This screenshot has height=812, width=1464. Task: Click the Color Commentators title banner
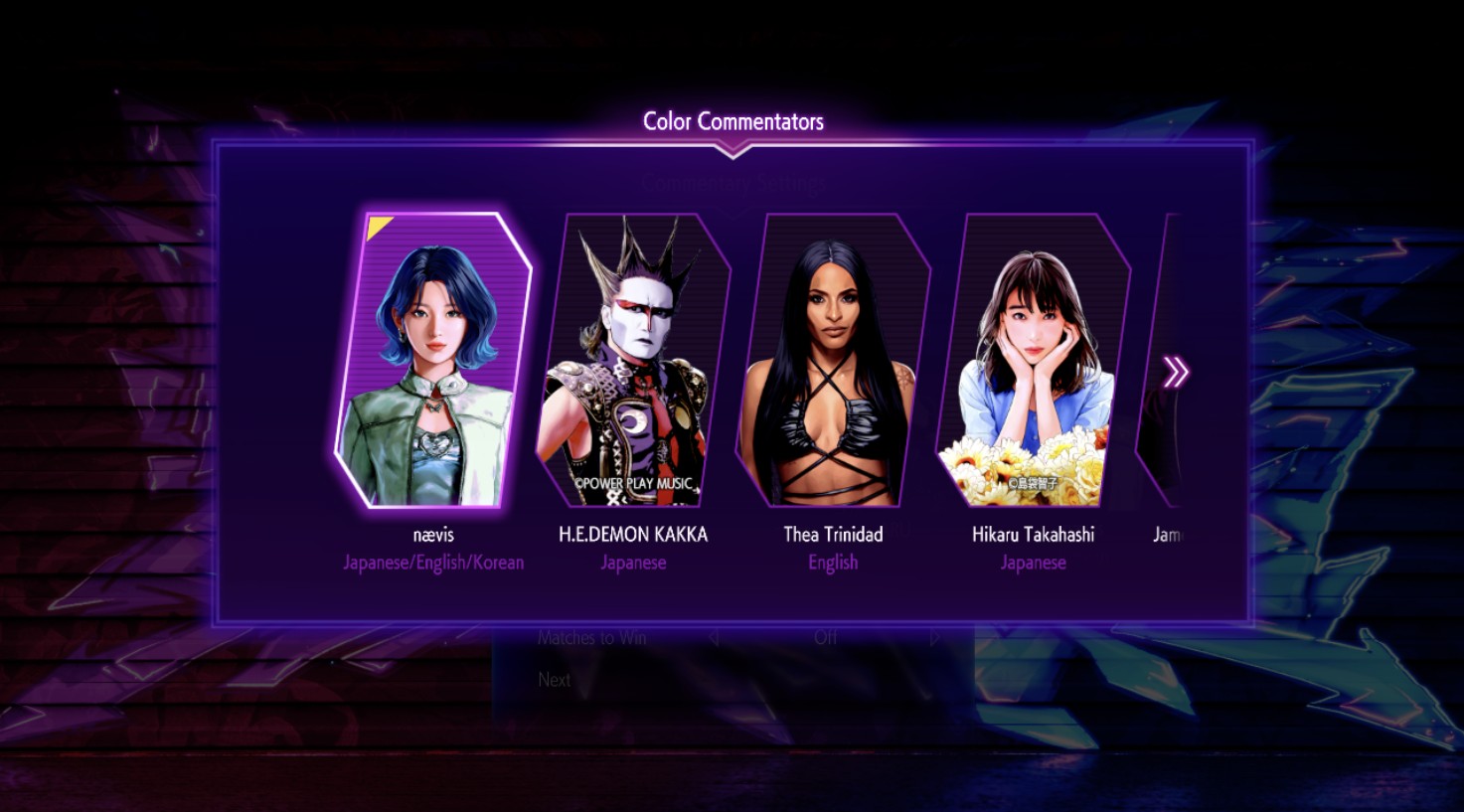click(x=733, y=120)
